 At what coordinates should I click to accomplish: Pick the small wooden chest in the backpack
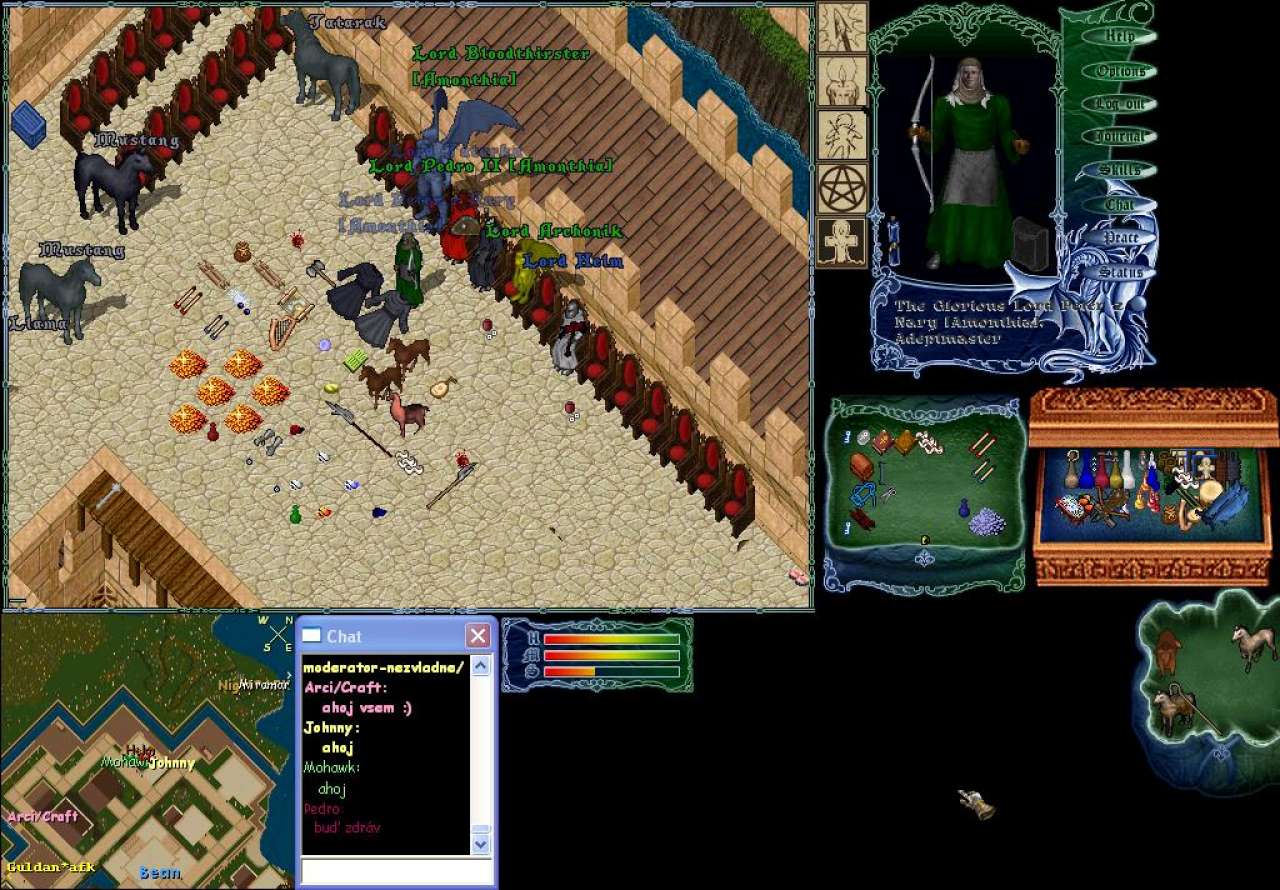click(861, 466)
